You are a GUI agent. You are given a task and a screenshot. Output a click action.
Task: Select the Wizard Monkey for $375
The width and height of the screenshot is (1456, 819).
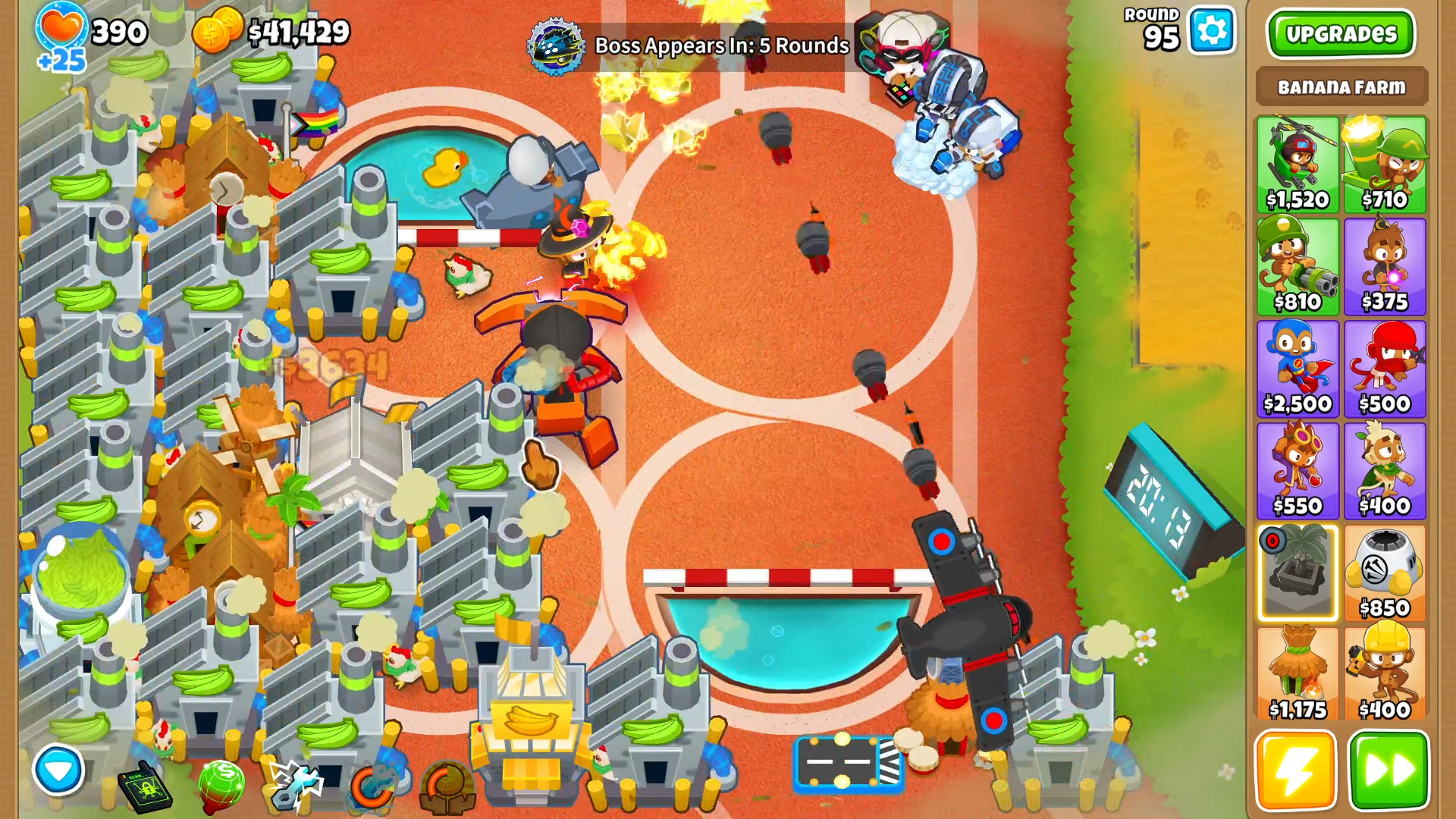point(1385,267)
